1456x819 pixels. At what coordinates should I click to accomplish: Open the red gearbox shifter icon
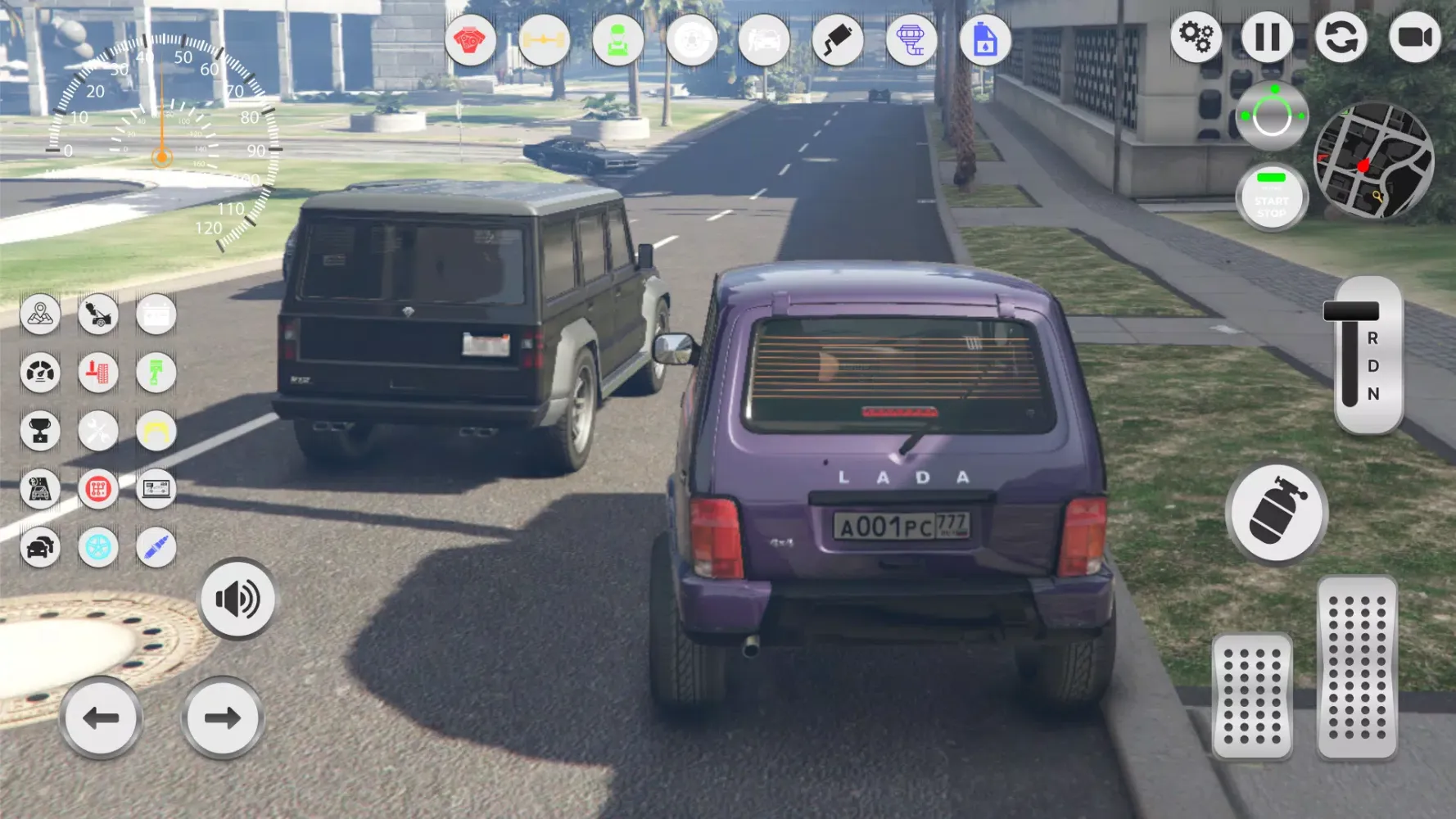98,489
